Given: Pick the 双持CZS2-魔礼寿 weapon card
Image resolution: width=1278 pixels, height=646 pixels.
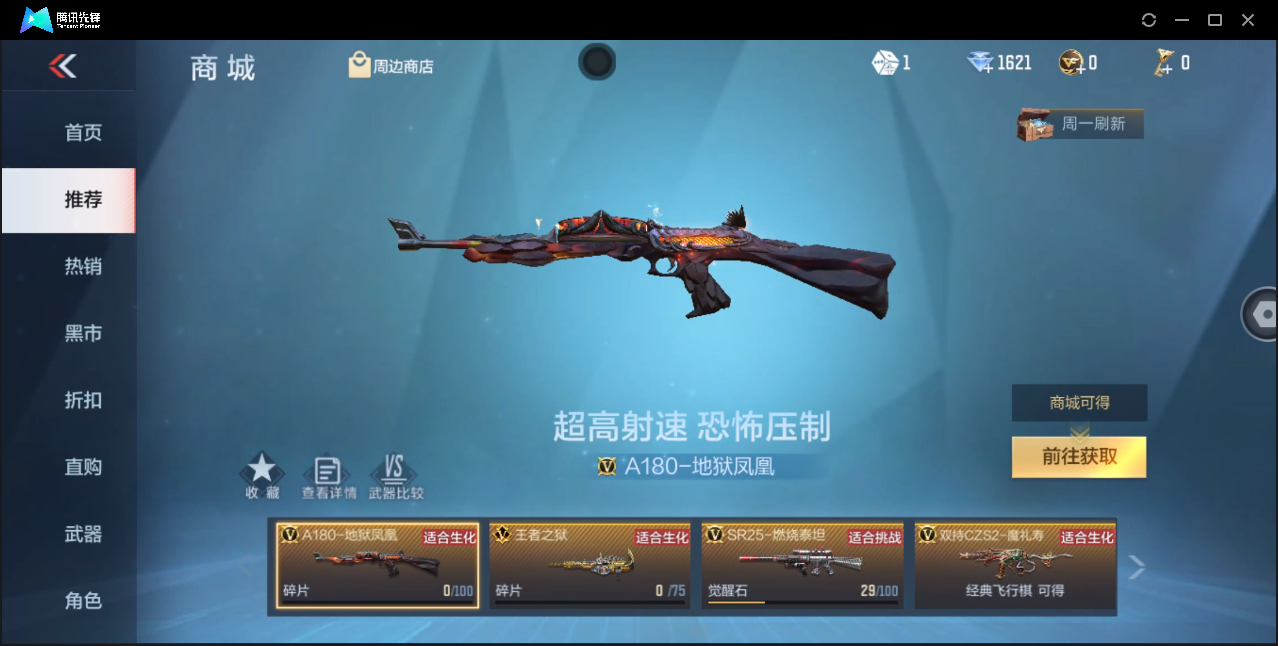Looking at the screenshot, I should click(1015, 565).
